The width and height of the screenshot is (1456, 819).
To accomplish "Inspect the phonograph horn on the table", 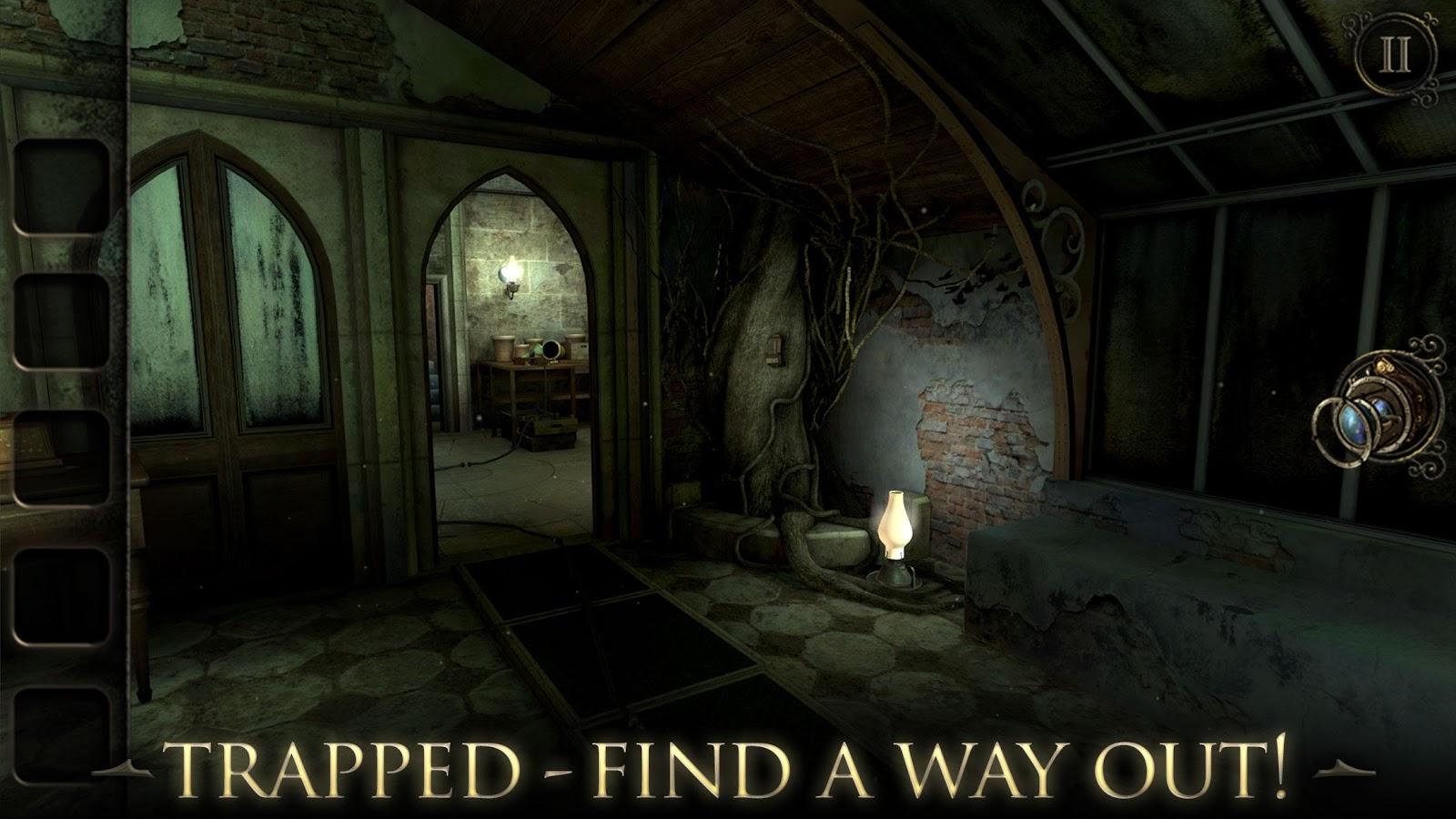I will click(551, 350).
